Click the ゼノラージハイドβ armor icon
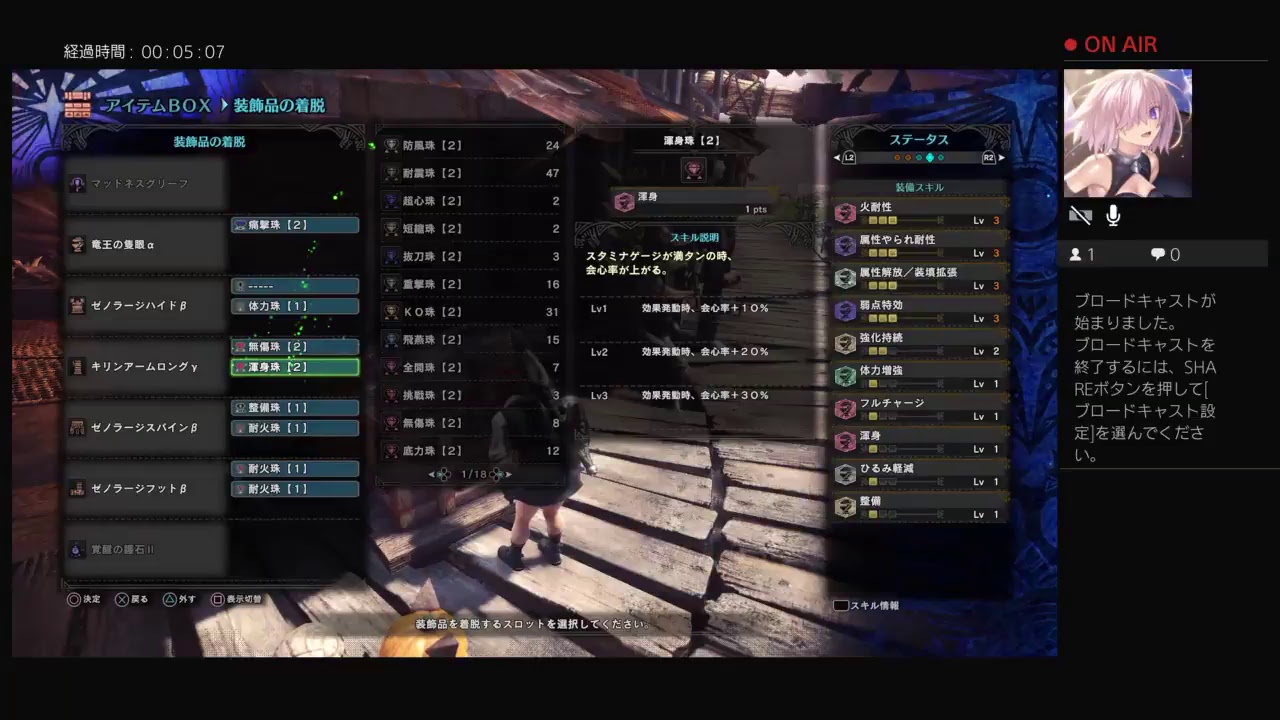 78,305
